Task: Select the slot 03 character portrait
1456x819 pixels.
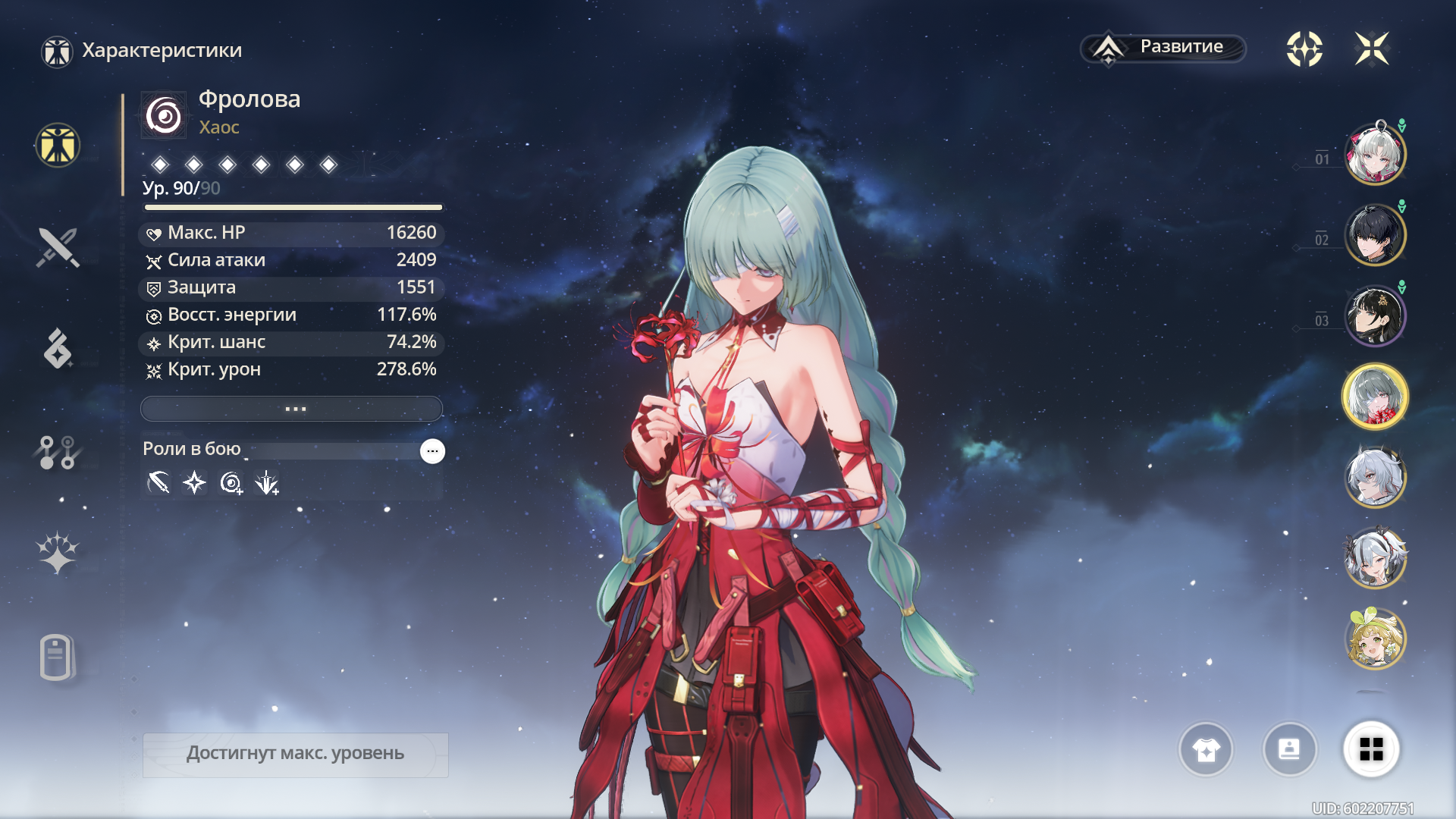Action: (x=1375, y=315)
